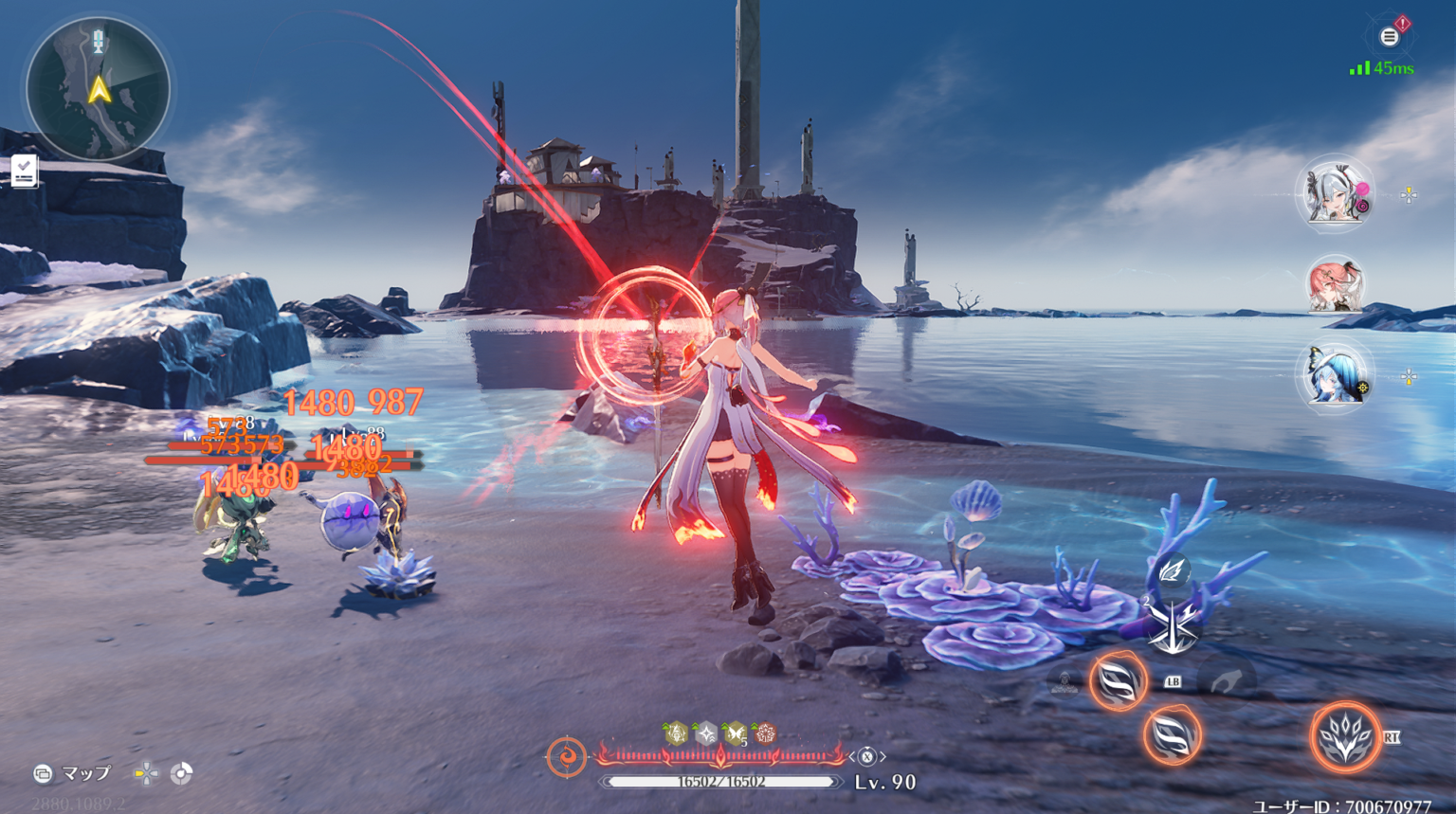Screen dimensions: 1456x814
Task: Click the X dodge button indicator
Action: [866, 756]
